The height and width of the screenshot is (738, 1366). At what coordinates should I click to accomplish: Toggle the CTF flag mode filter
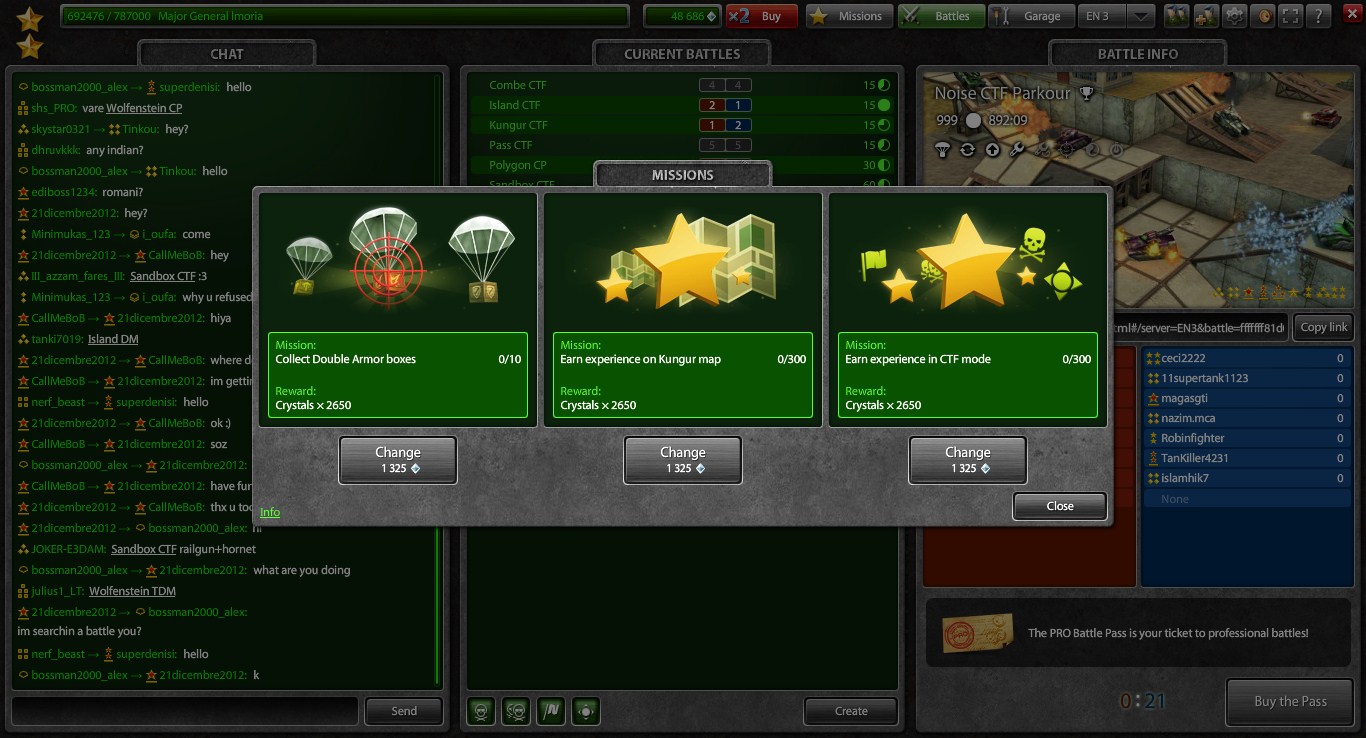[x=550, y=711]
